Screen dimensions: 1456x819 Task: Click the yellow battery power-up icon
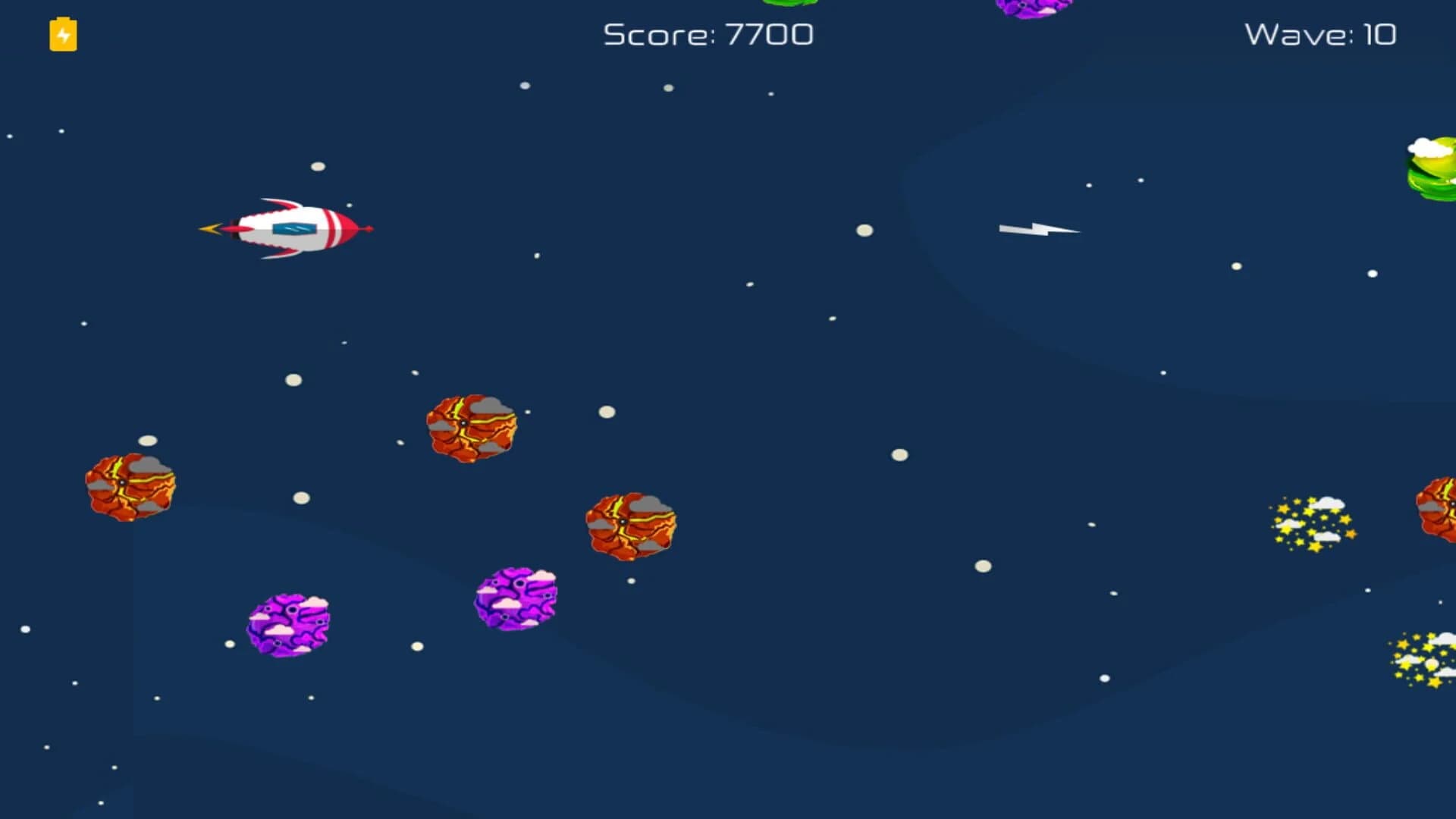click(x=63, y=35)
